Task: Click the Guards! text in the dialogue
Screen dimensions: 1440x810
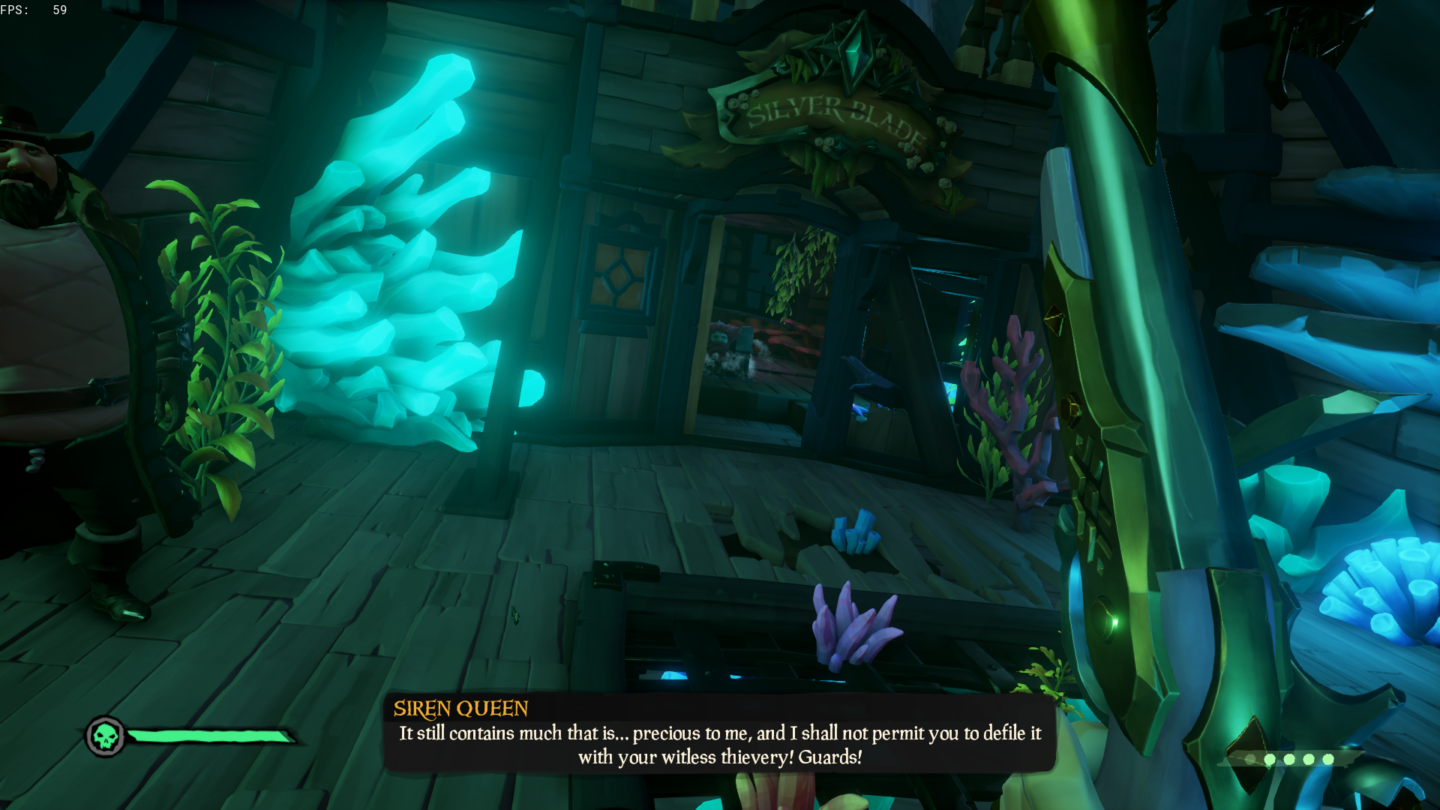Action: [832, 757]
